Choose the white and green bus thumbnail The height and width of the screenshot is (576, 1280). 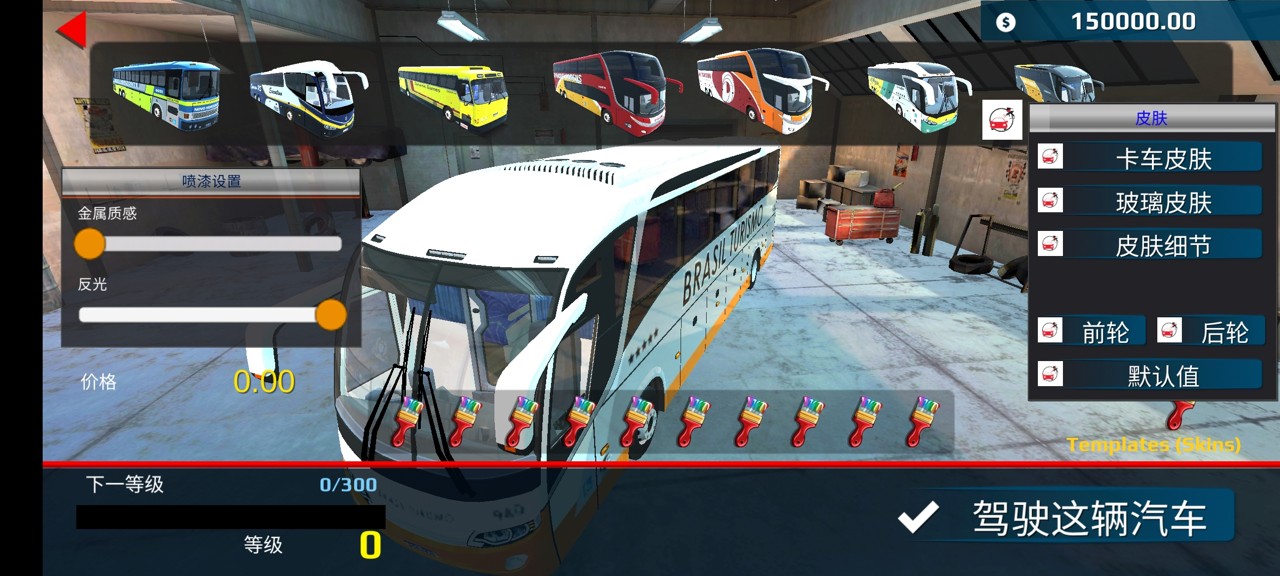918,95
